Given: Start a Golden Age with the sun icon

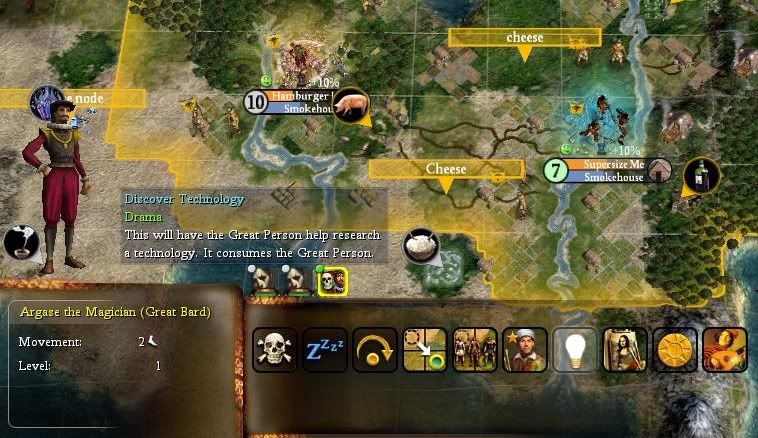Looking at the screenshot, I should (675, 350).
